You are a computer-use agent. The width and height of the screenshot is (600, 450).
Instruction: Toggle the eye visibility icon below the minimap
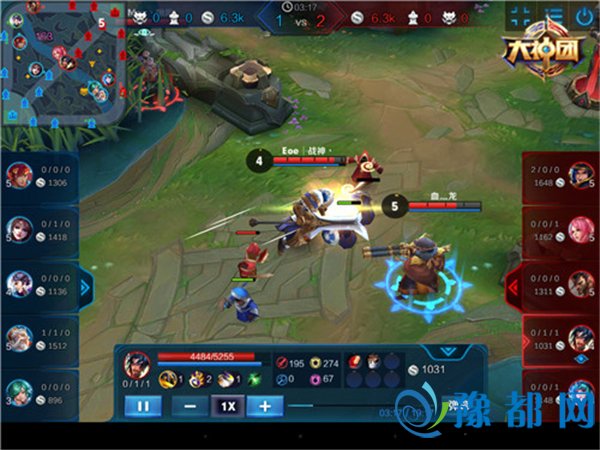coord(147,32)
